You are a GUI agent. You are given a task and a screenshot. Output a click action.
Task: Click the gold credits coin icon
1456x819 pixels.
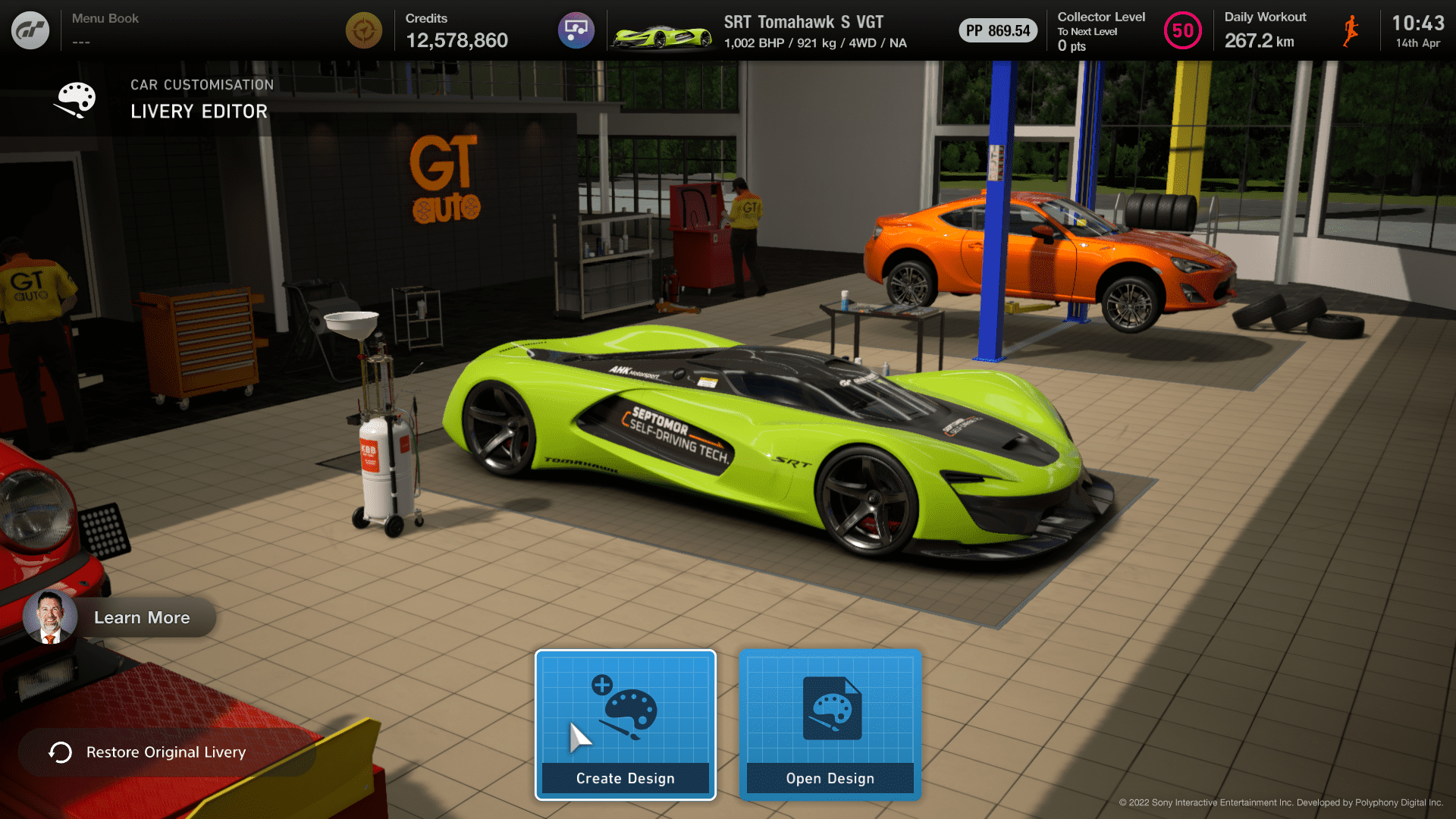tap(364, 30)
